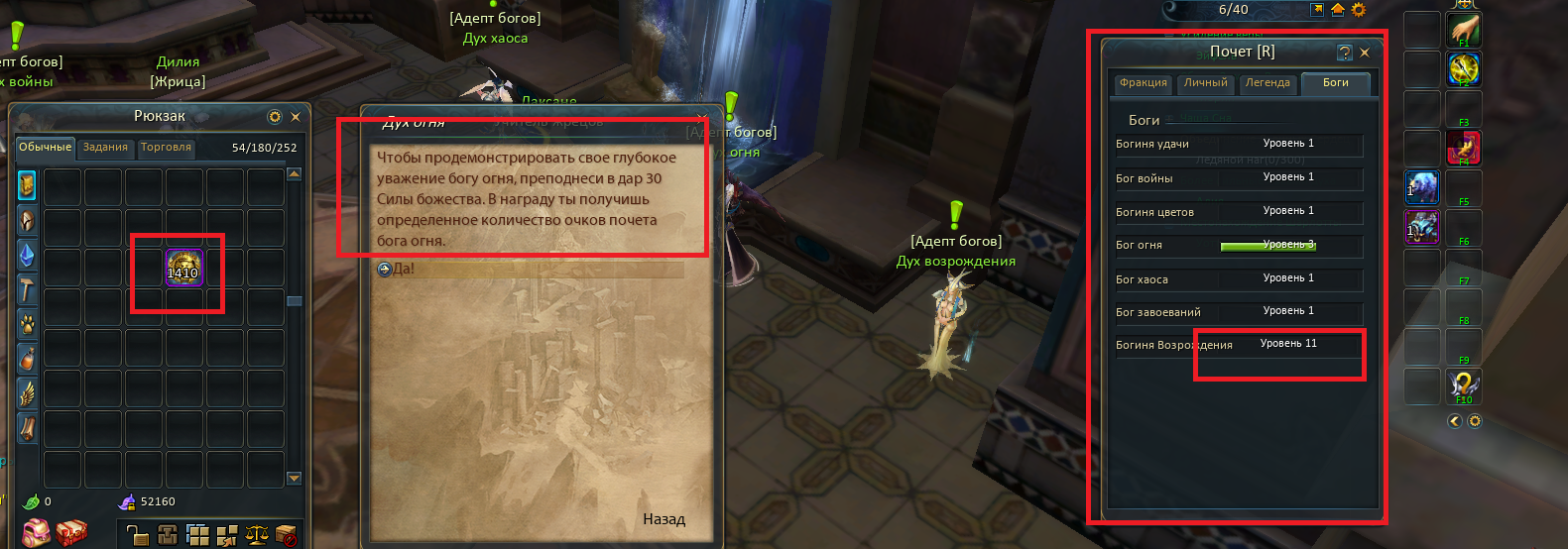Choose the blue crystal bag category icon
1568x549 pixels.
pyautogui.click(x=27, y=255)
